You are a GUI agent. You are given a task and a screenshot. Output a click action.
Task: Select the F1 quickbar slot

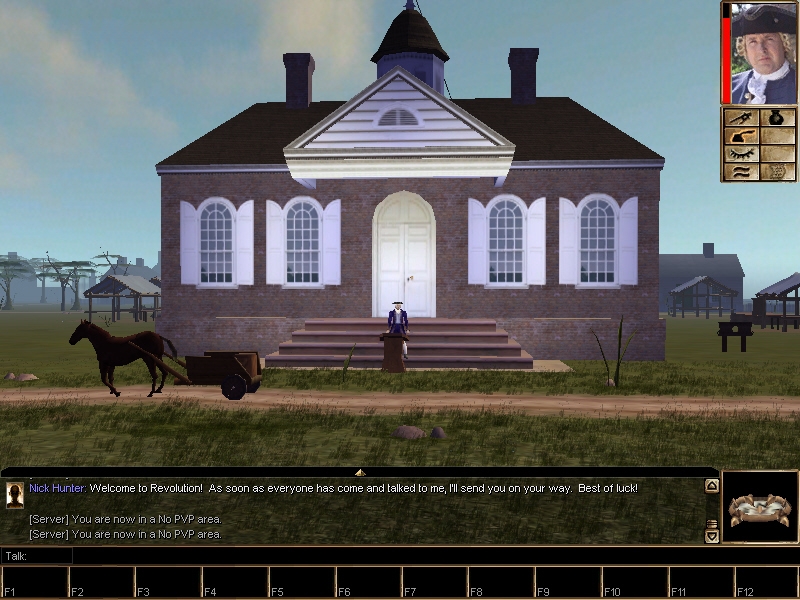click(x=35, y=582)
